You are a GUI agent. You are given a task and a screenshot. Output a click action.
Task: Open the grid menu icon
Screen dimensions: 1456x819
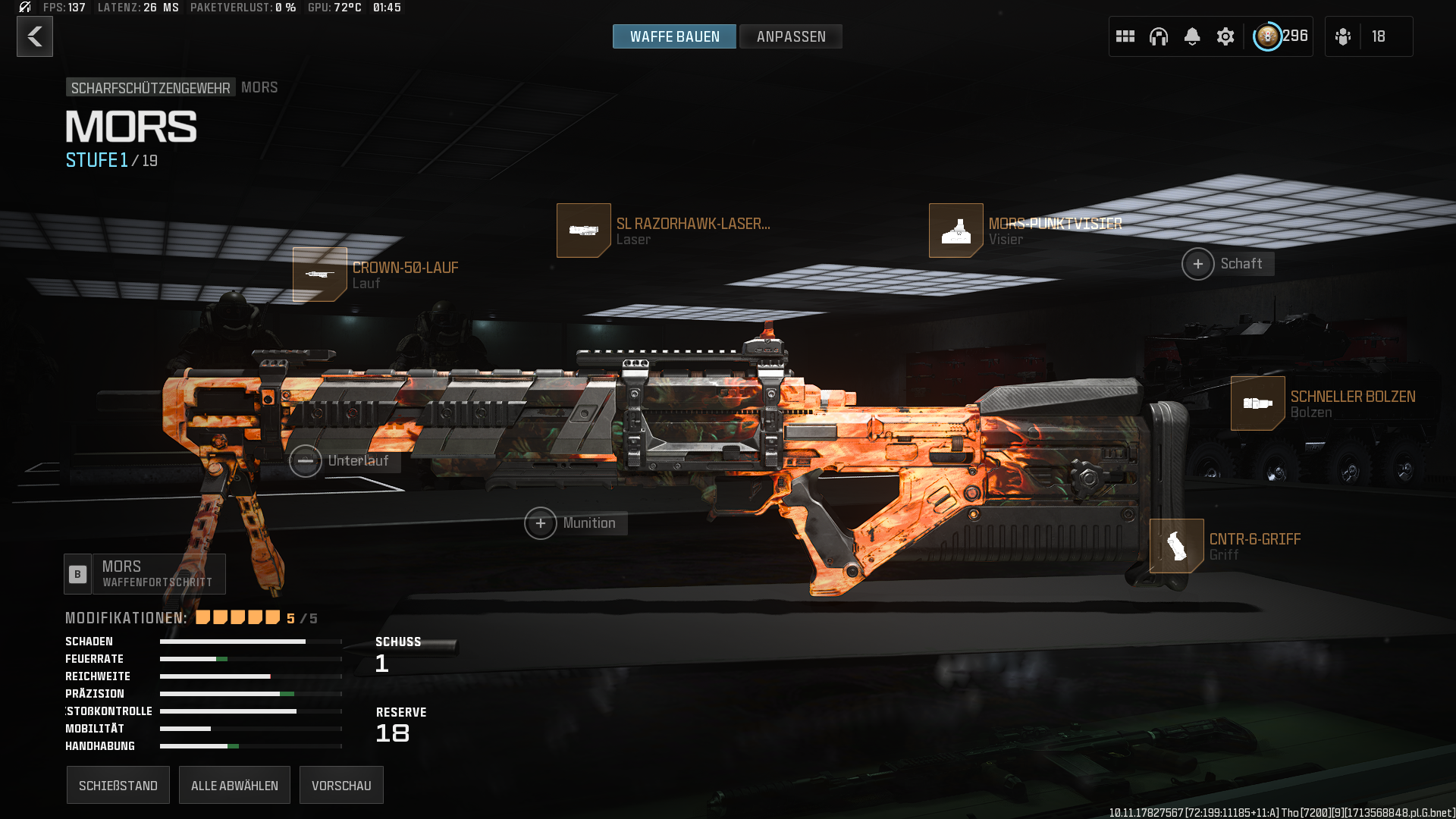pyautogui.click(x=1125, y=36)
